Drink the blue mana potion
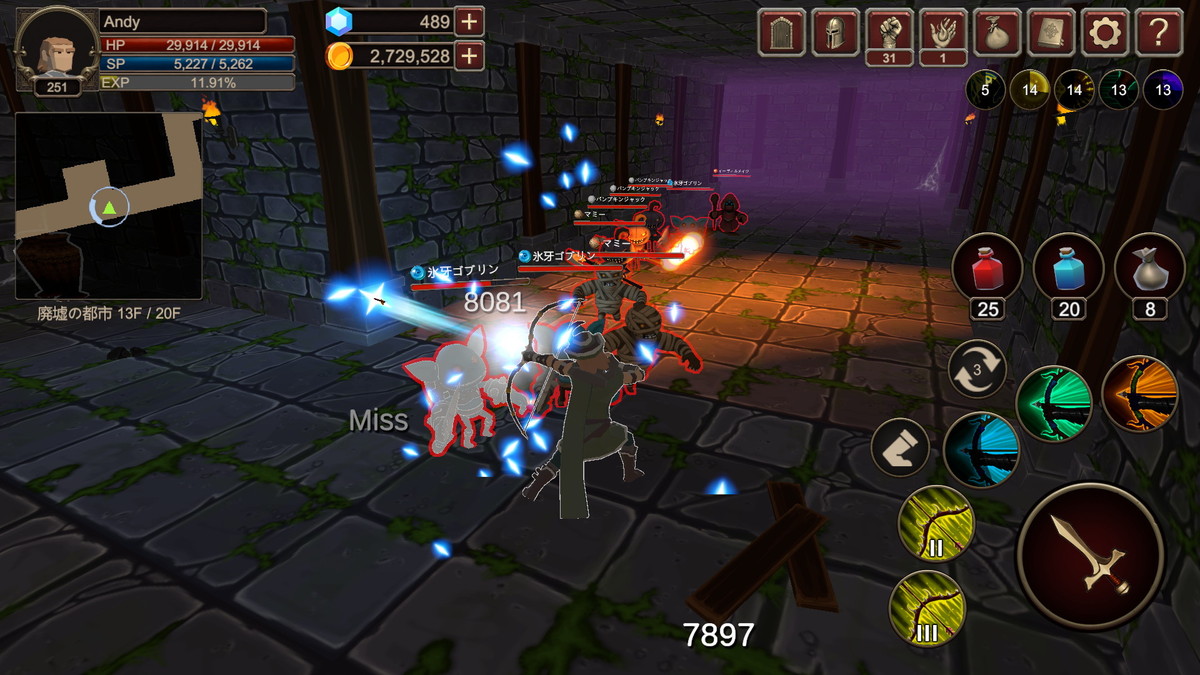This screenshot has width=1200, height=675. click(x=1068, y=267)
